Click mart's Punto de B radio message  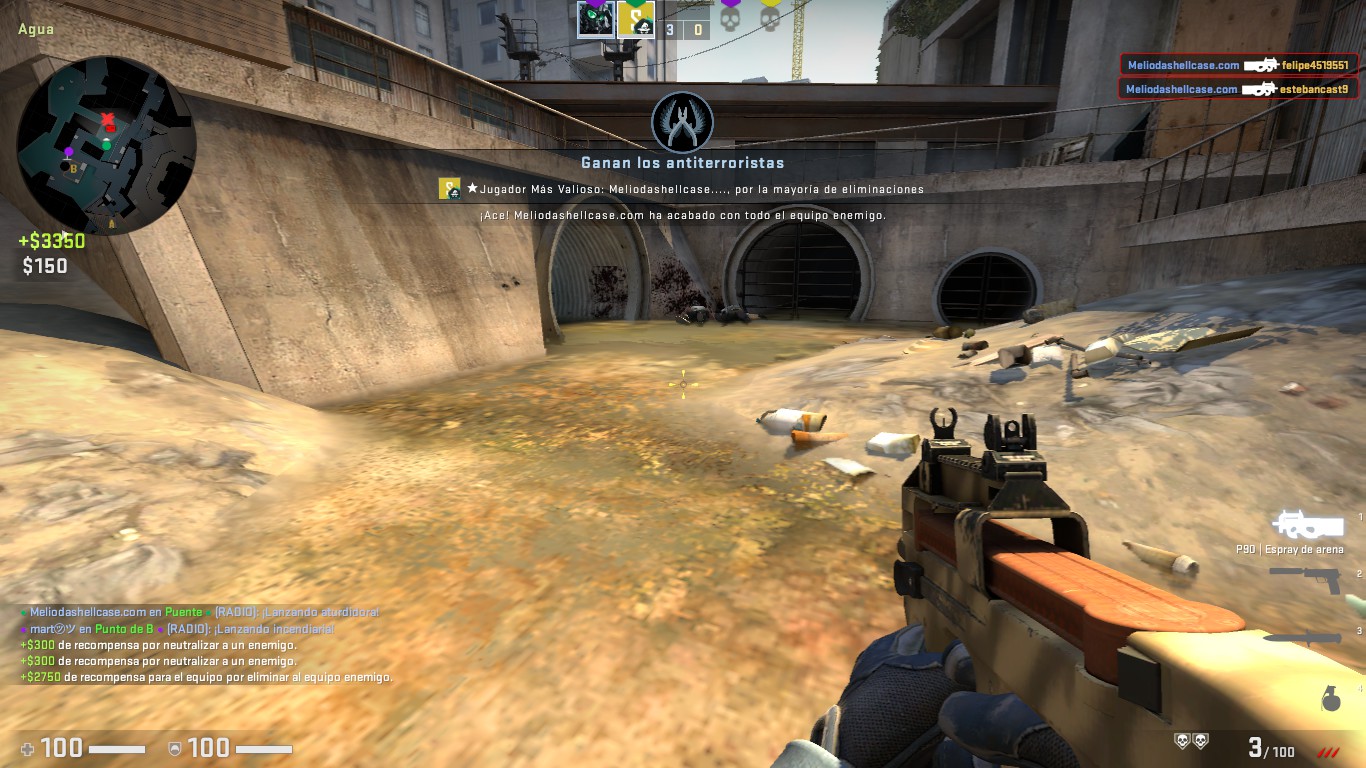click(178, 629)
